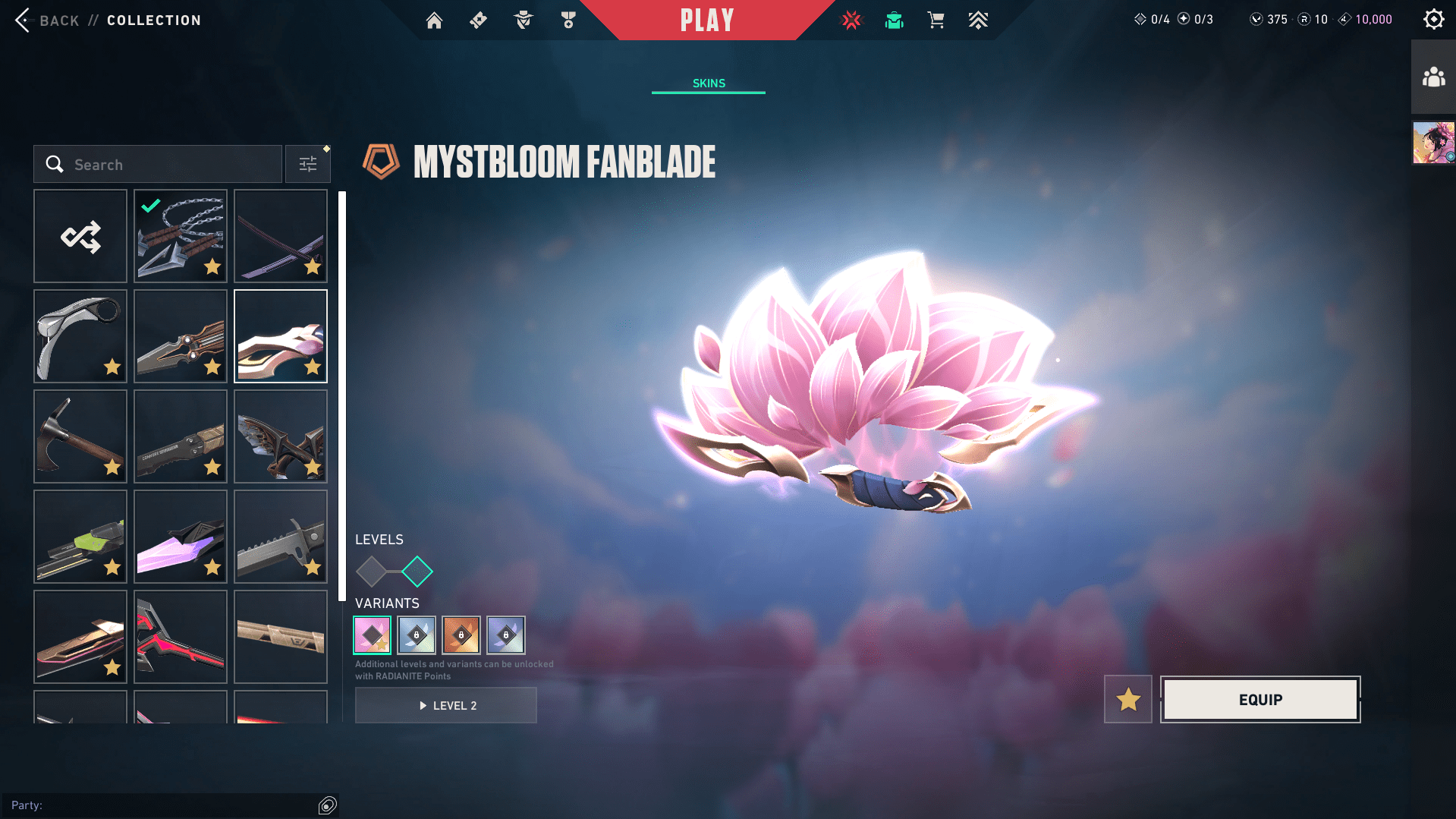Open the Collection backpack icon
This screenshot has width=1456, height=819.
894,20
